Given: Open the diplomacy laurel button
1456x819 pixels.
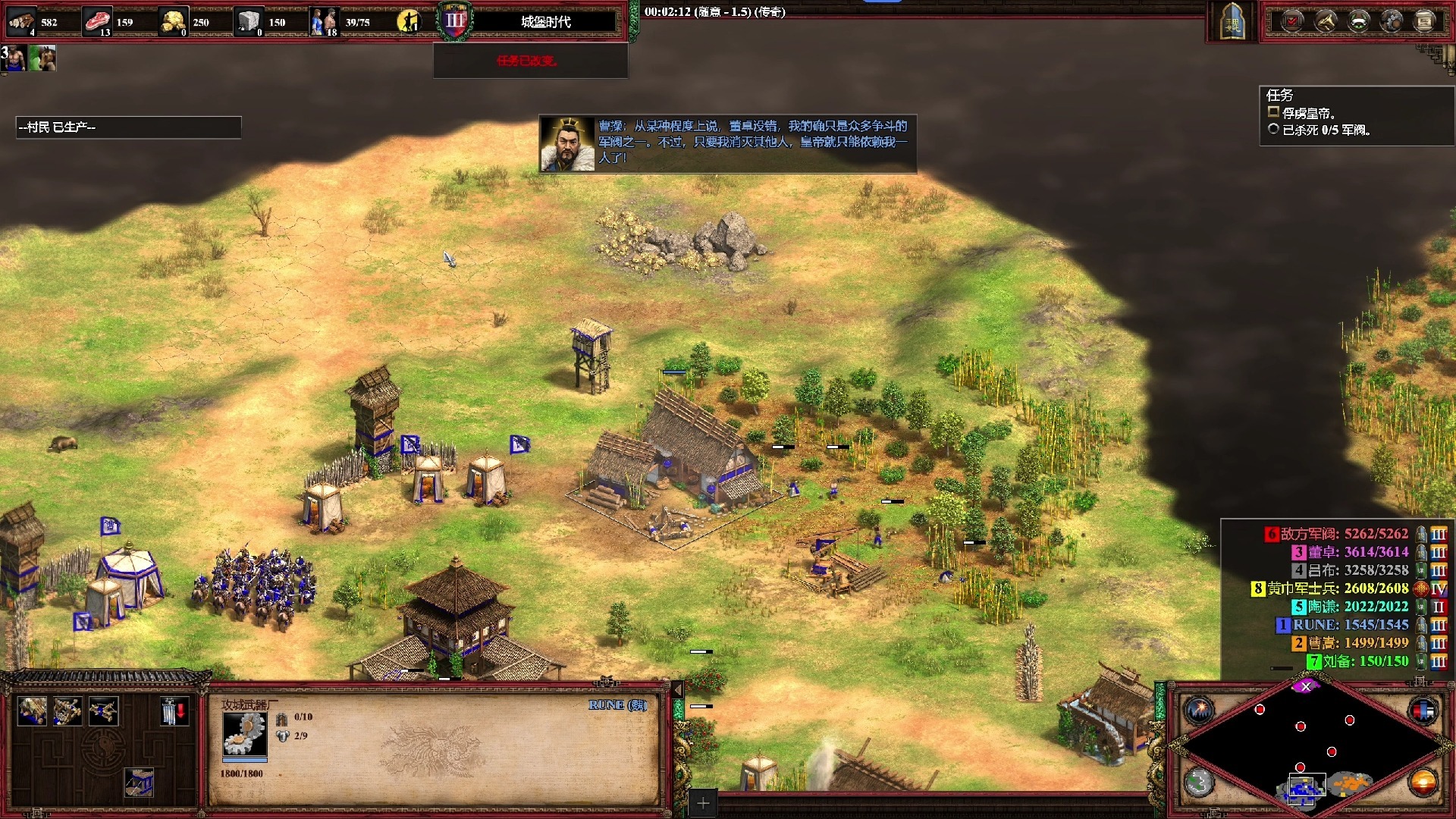Looking at the screenshot, I should click(x=1358, y=21).
